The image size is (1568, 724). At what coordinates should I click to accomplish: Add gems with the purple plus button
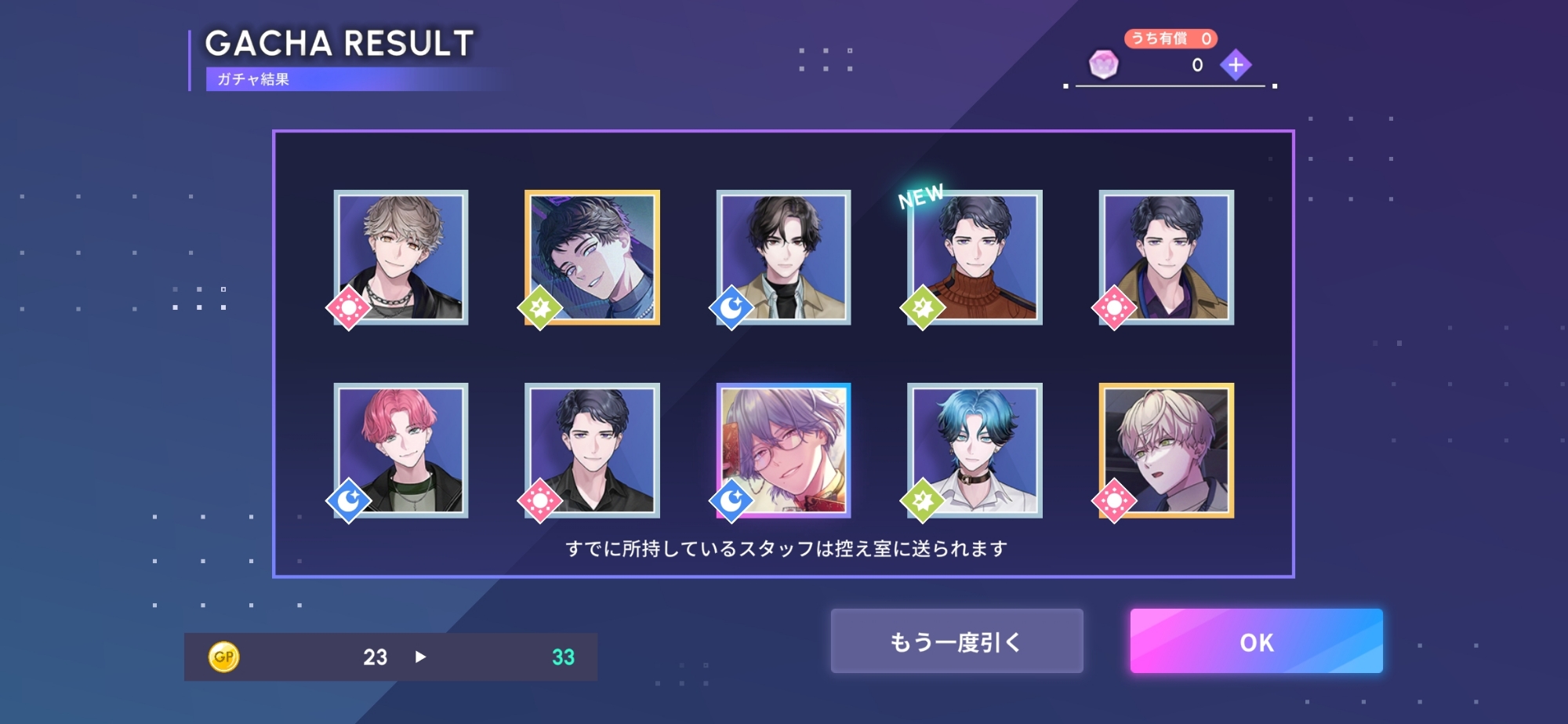[x=1235, y=65]
